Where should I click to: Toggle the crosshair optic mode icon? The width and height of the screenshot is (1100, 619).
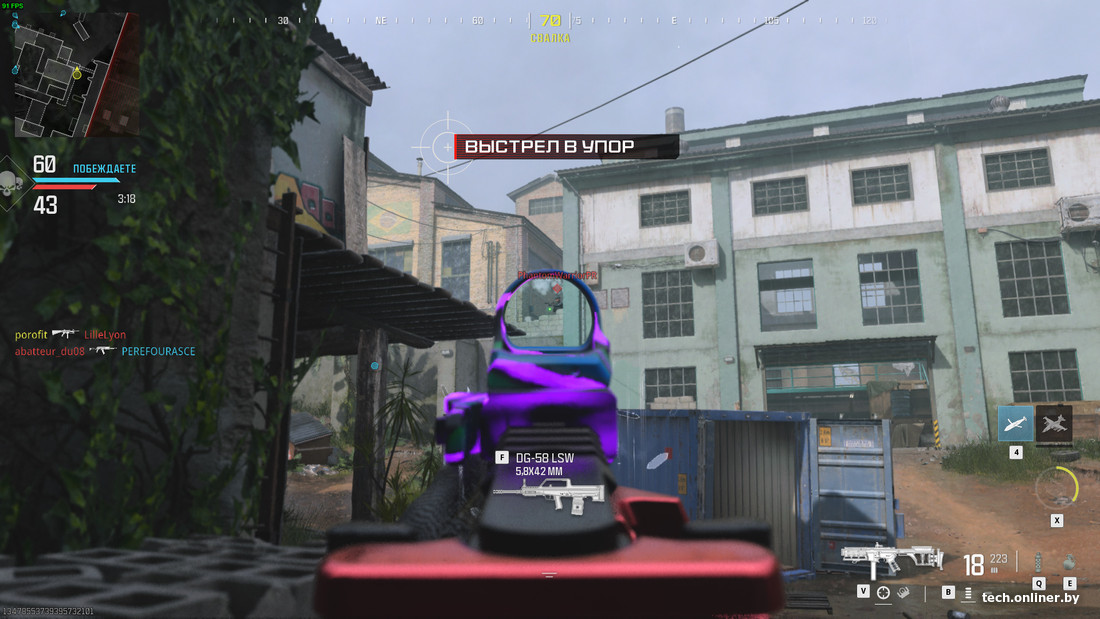pos(883,592)
